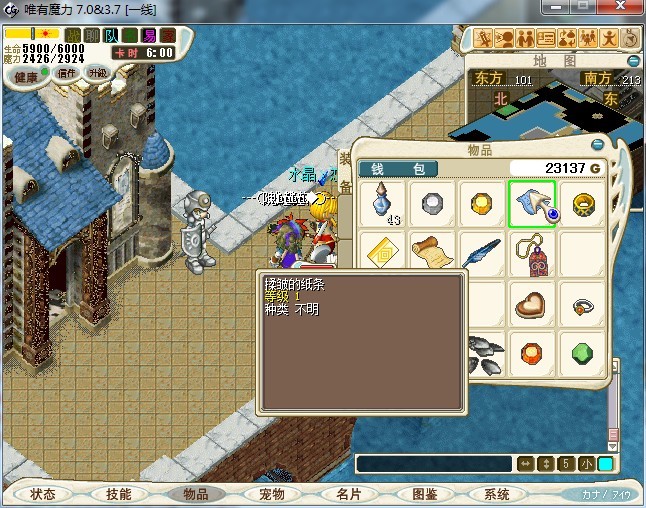Click the 升级 level-up button

point(97,73)
